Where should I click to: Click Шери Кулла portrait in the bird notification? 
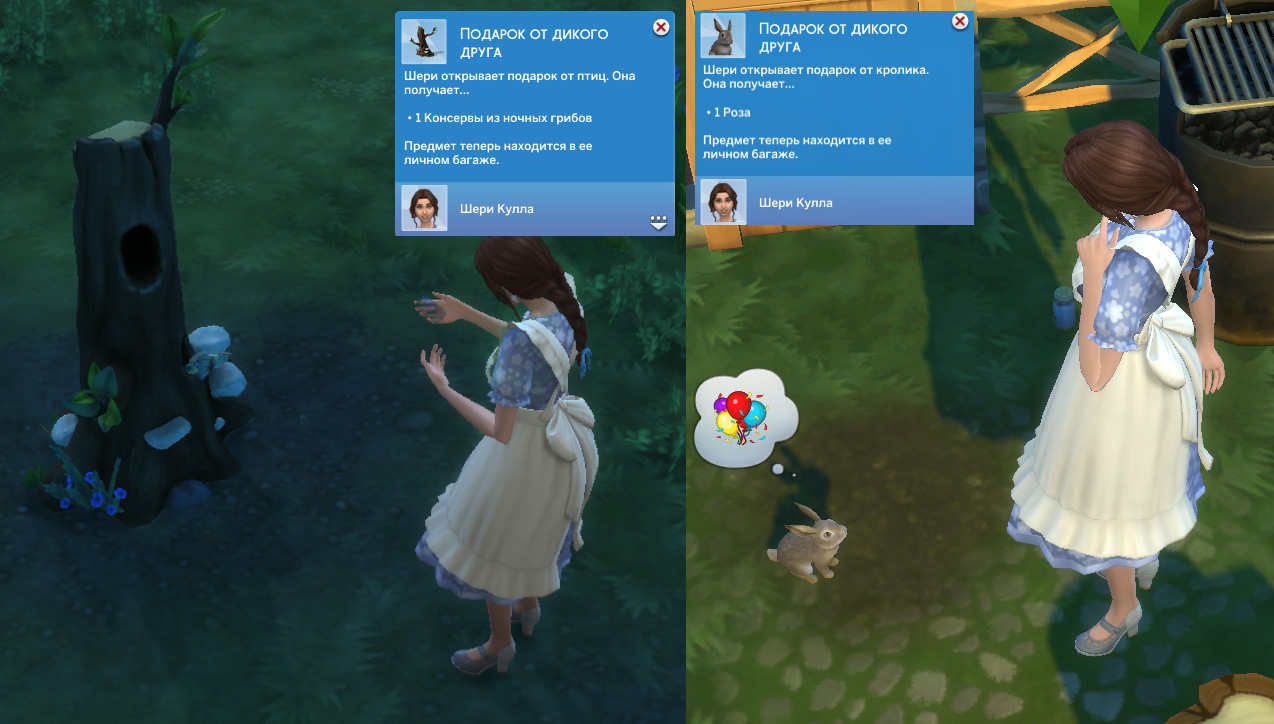coord(423,208)
